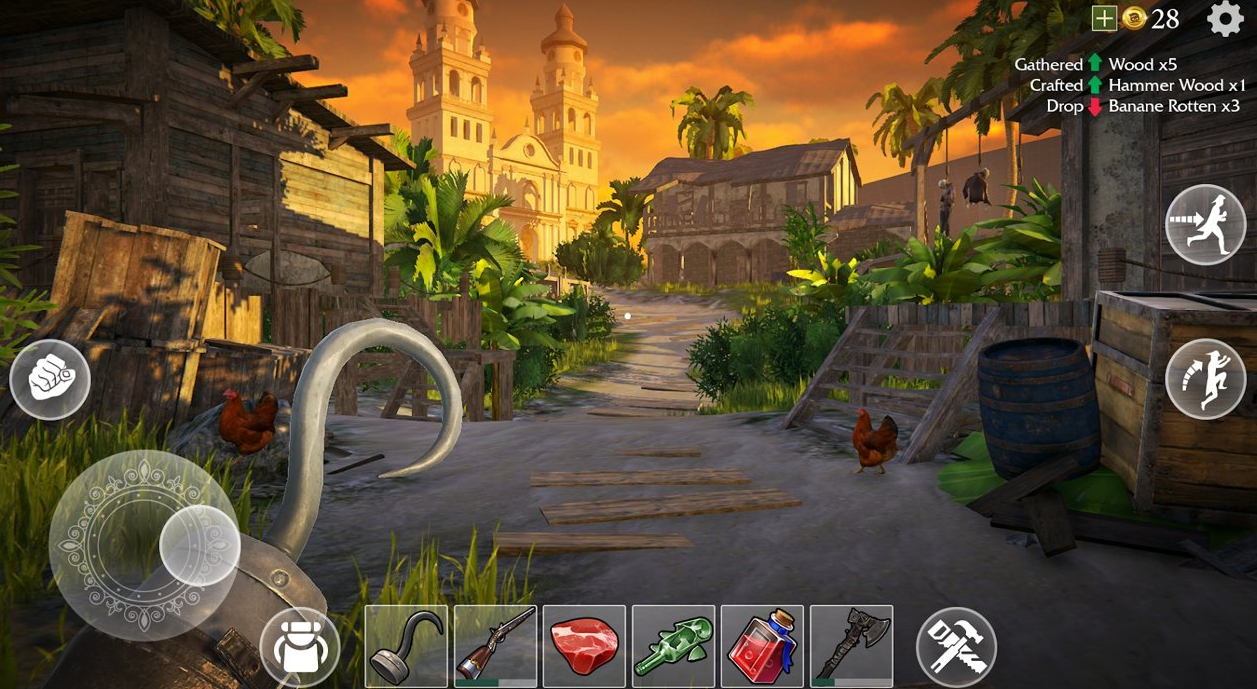Select the raw meat slot
This screenshot has height=689, width=1257.
584,646
